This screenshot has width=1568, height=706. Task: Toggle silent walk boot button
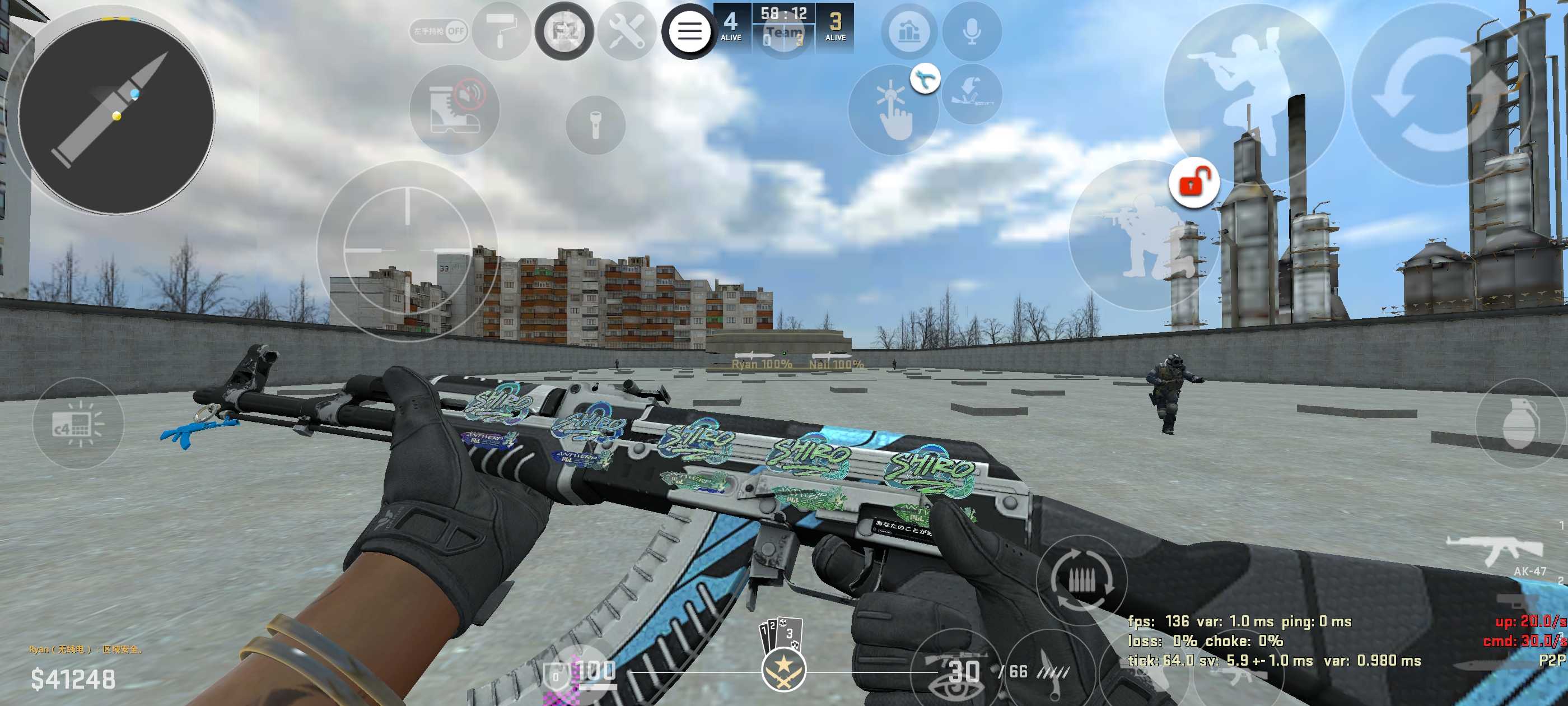tap(455, 110)
